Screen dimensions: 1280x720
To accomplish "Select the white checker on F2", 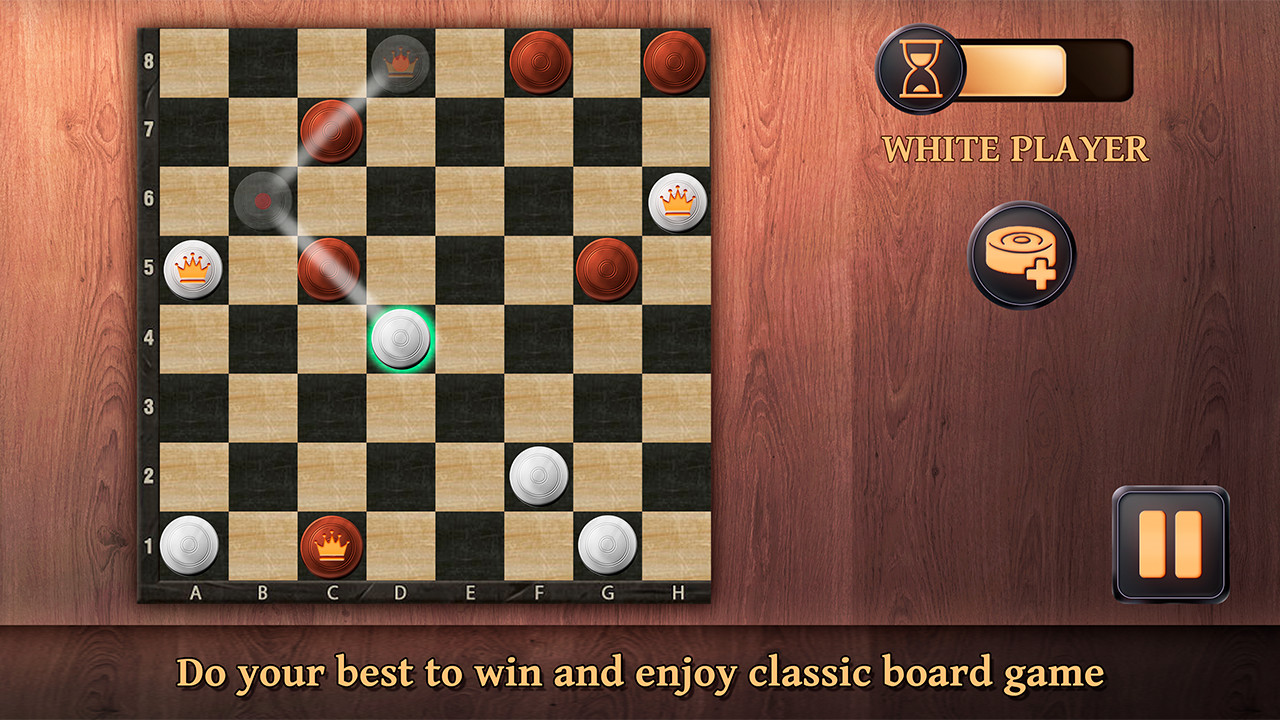I will tap(539, 471).
